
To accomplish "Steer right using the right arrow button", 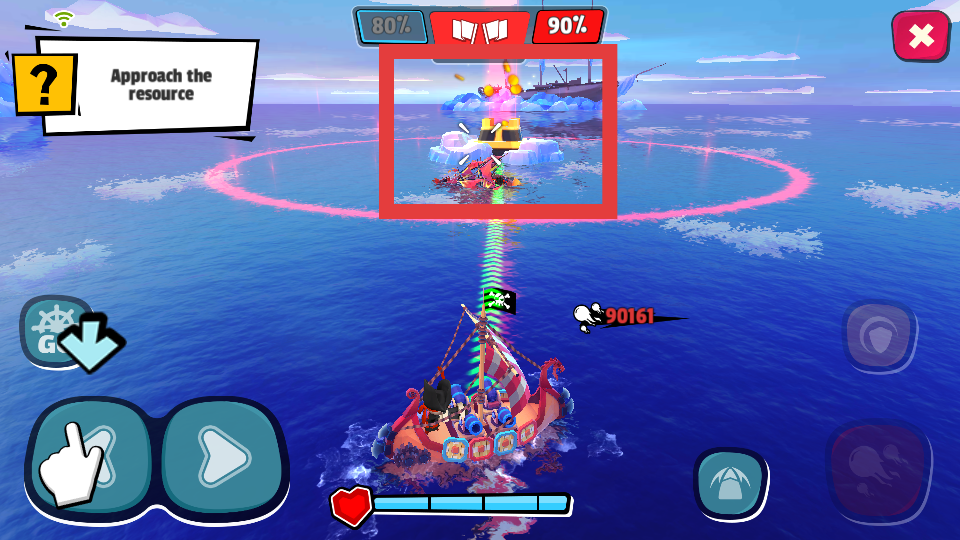I will 221,456.
